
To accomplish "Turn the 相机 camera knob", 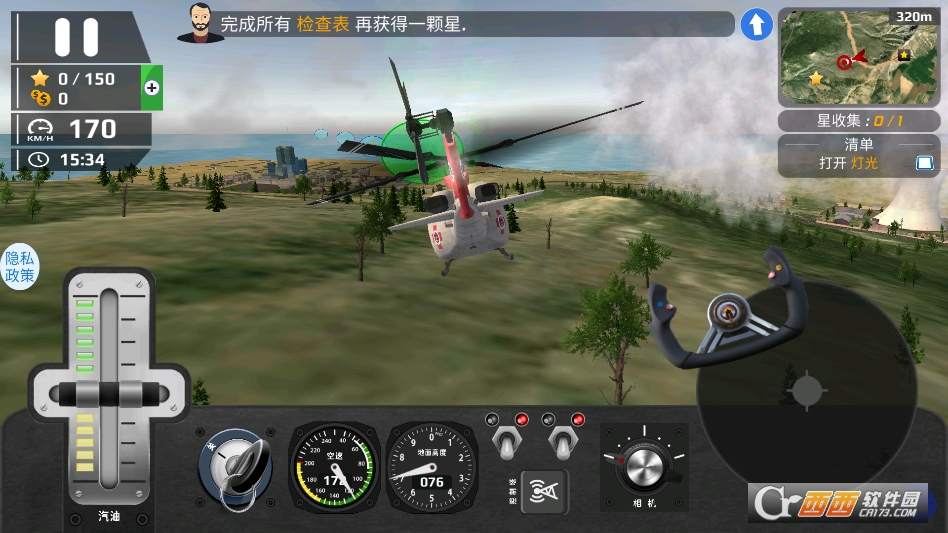I will 644,465.
